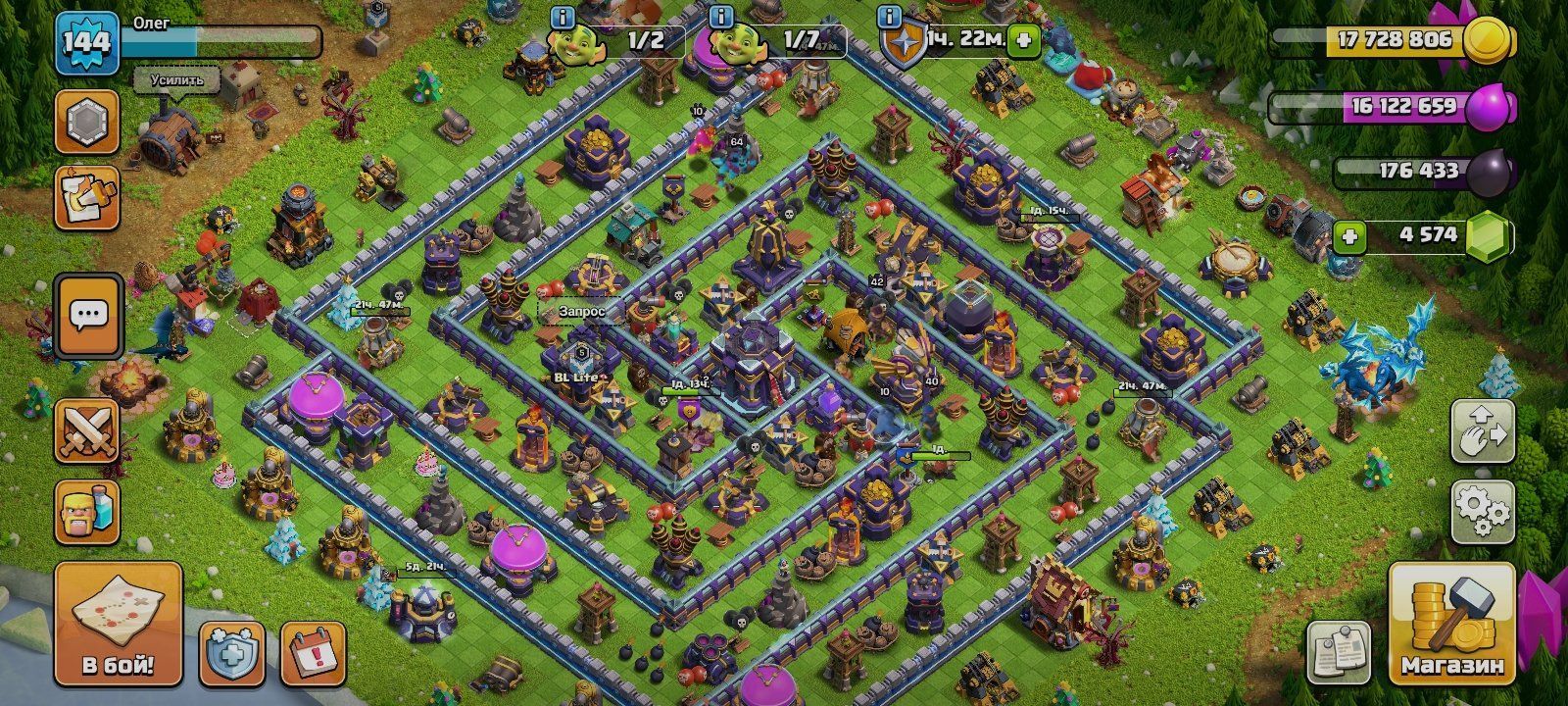The height and width of the screenshot is (706, 1568).
Task: Open the grey hexagon league icon
Action: pyautogui.click(x=87, y=123)
